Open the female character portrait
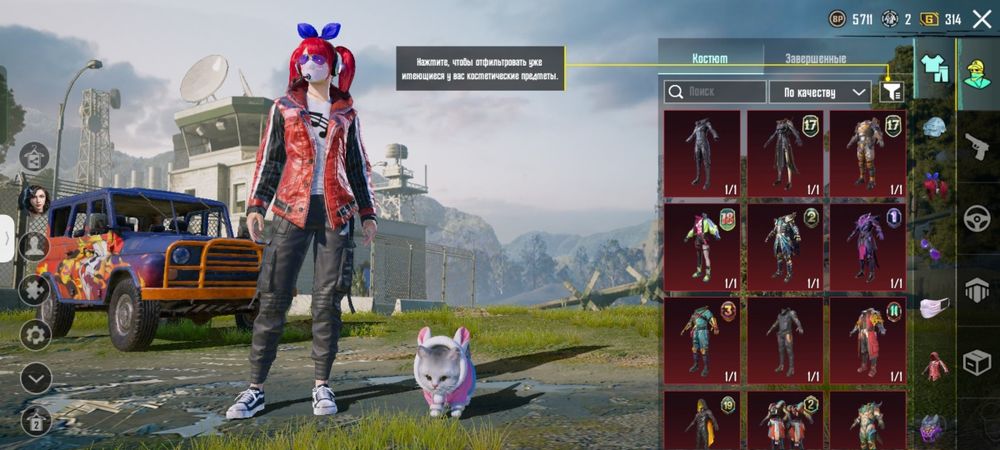Image resolution: width=1000 pixels, height=450 pixels. point(33,198)
